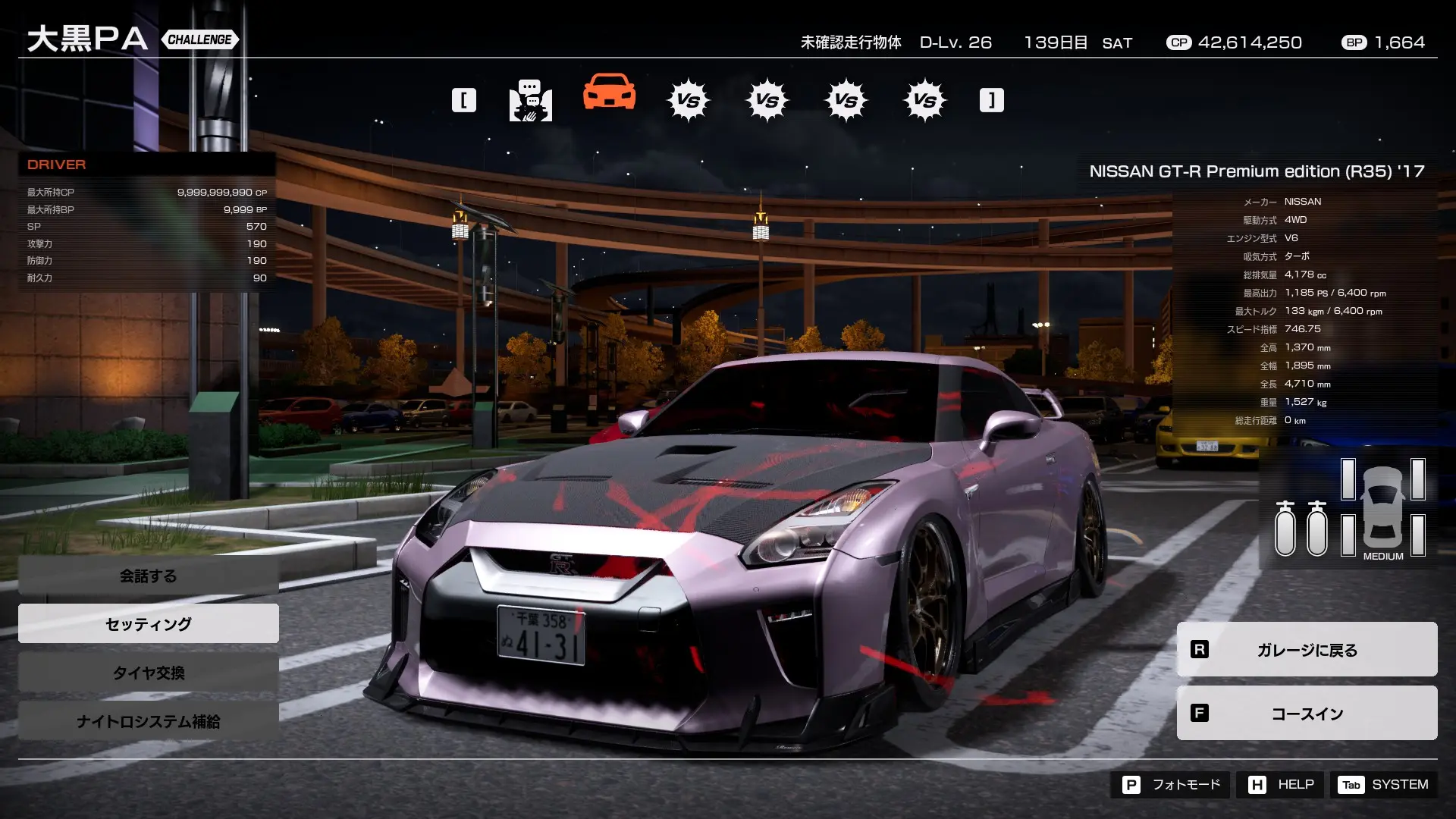Open 会話する to talk

[147, 576]
